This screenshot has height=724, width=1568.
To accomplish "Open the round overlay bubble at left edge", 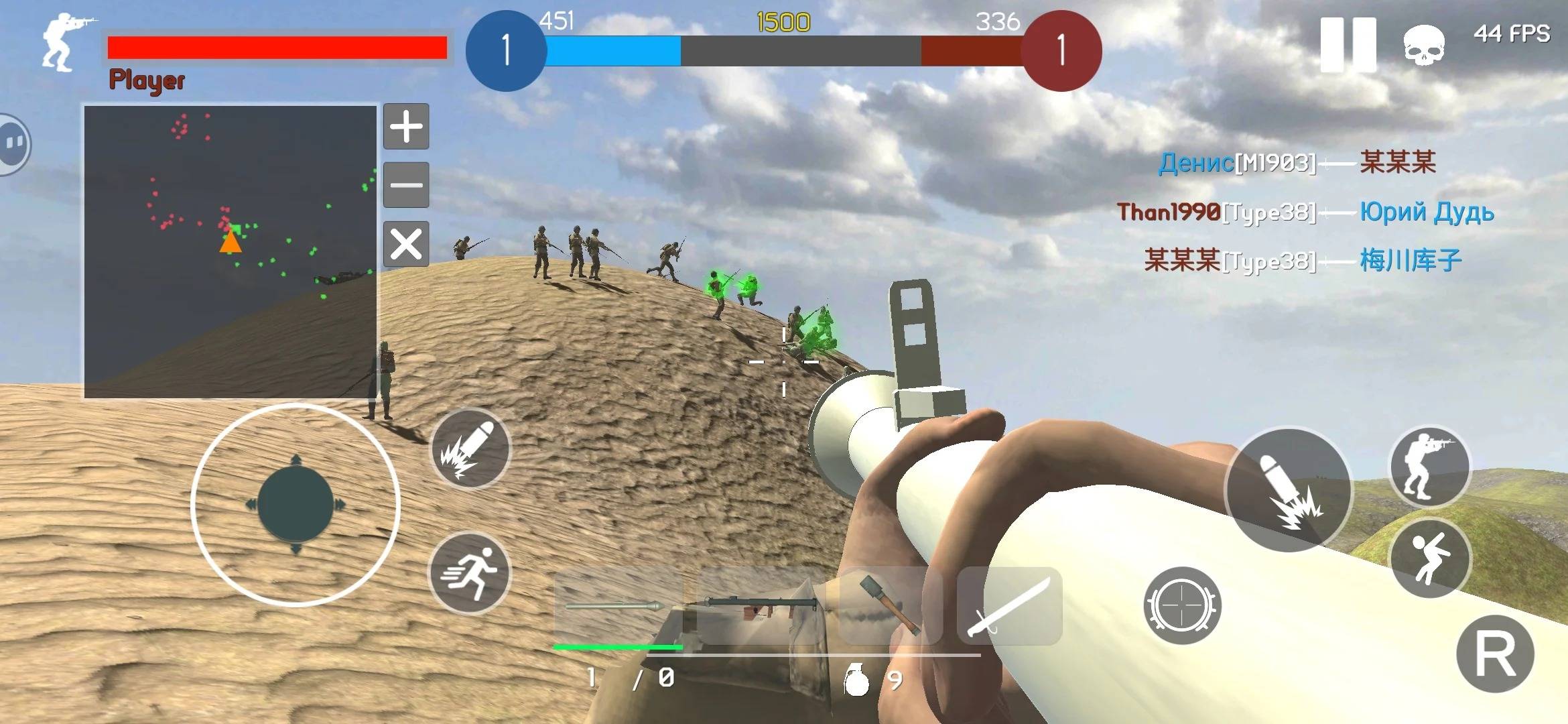I will [12, 144].
